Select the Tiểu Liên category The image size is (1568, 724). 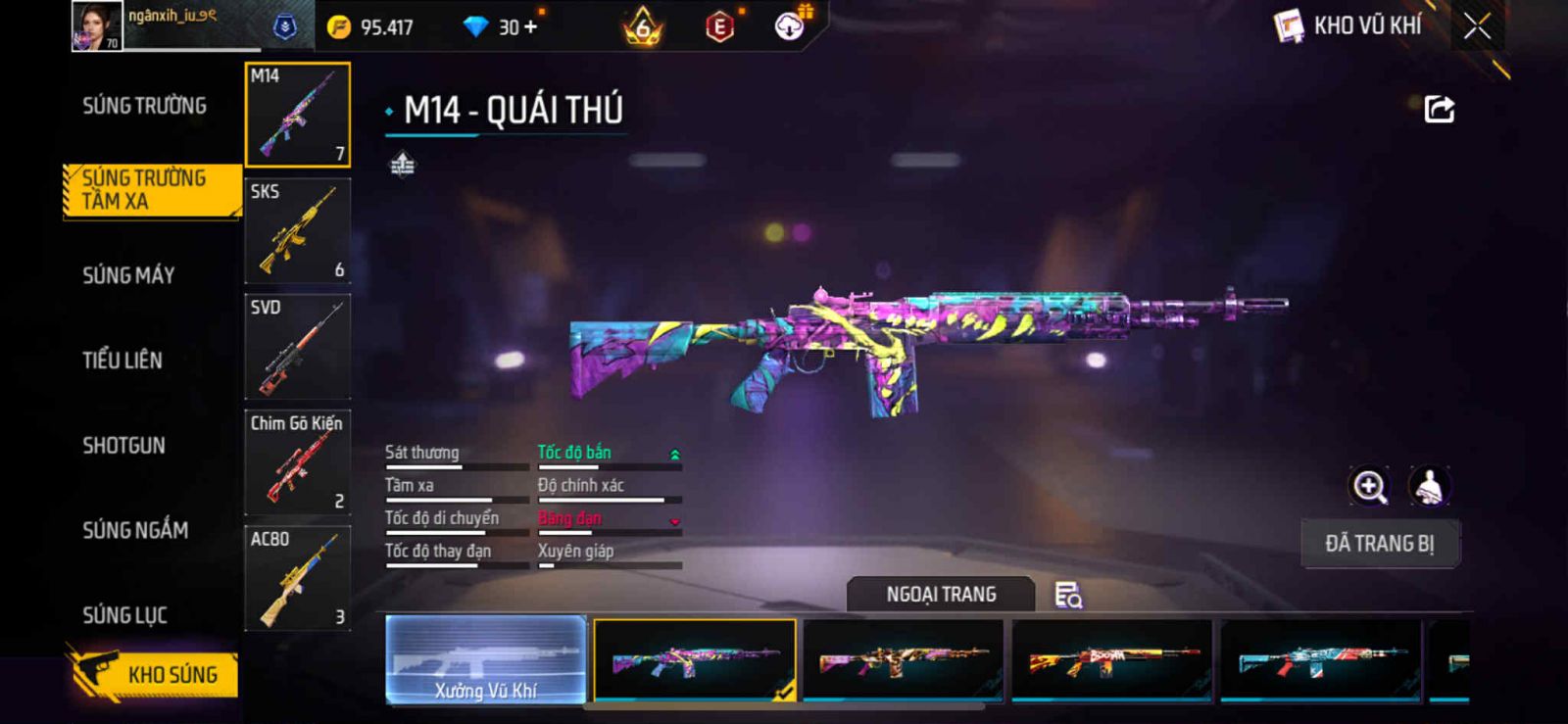click(x=122, y=361)
